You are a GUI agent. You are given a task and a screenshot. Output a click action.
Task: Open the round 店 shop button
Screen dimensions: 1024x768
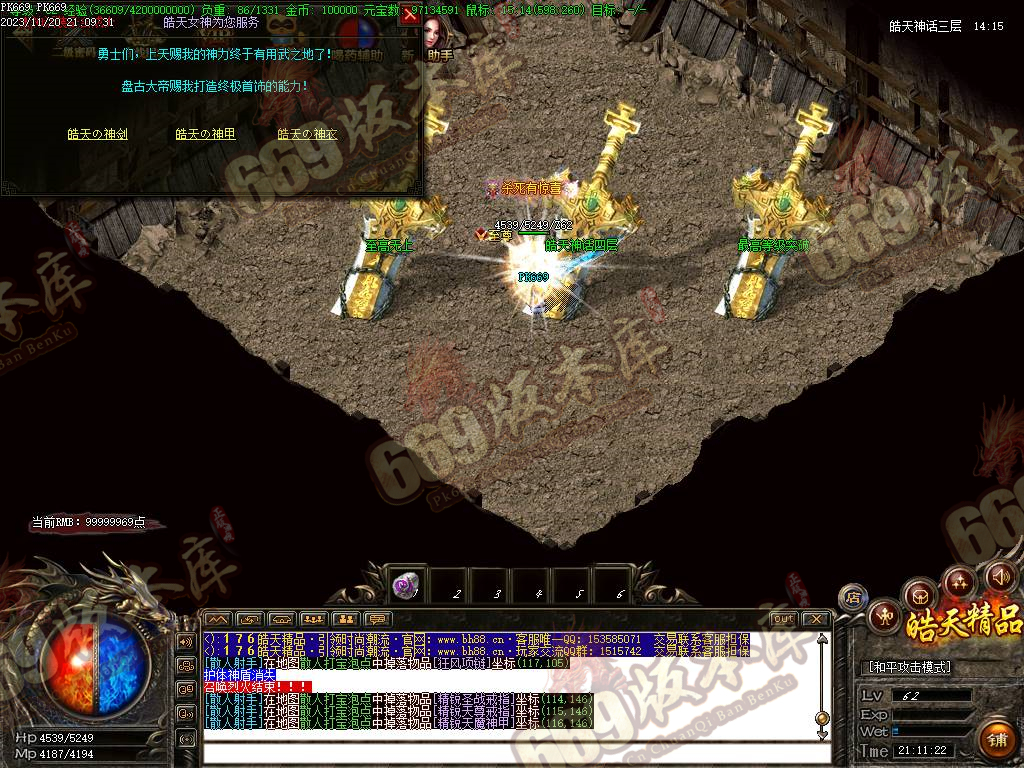(x=853, y=598)
